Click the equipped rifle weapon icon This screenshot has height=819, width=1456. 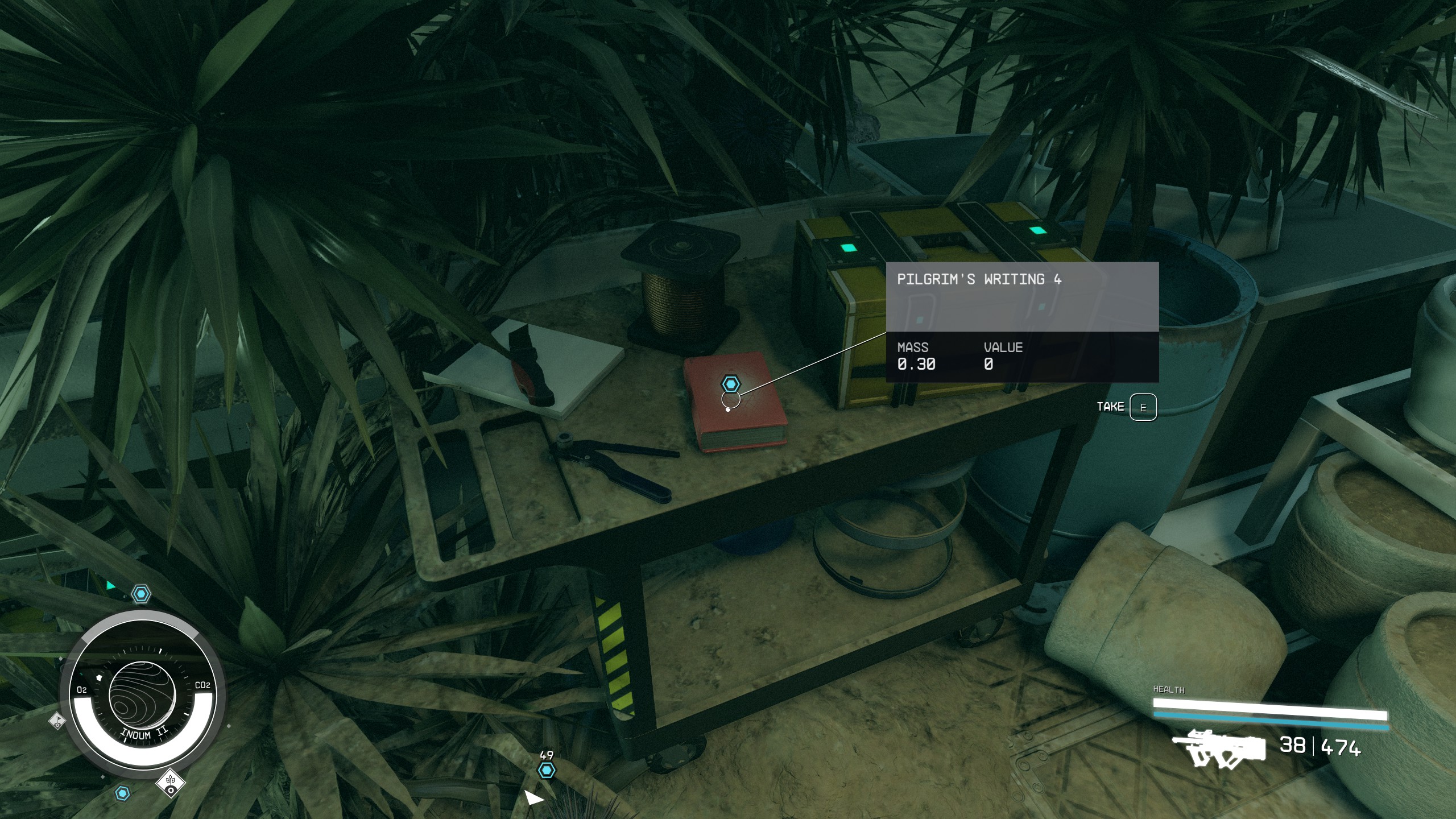tap(1219, 747)
